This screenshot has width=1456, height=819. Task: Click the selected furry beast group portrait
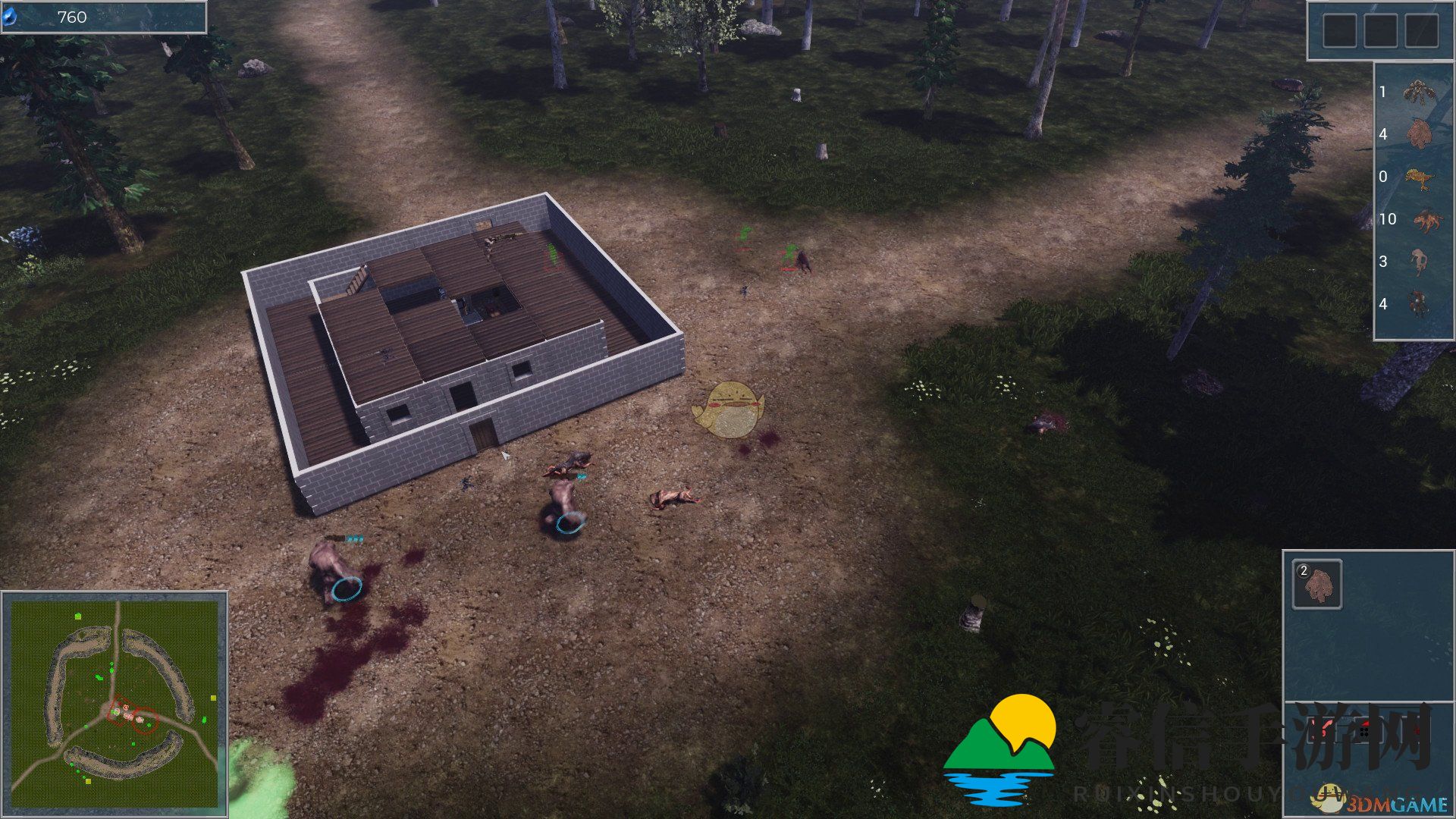[1317, 584]
